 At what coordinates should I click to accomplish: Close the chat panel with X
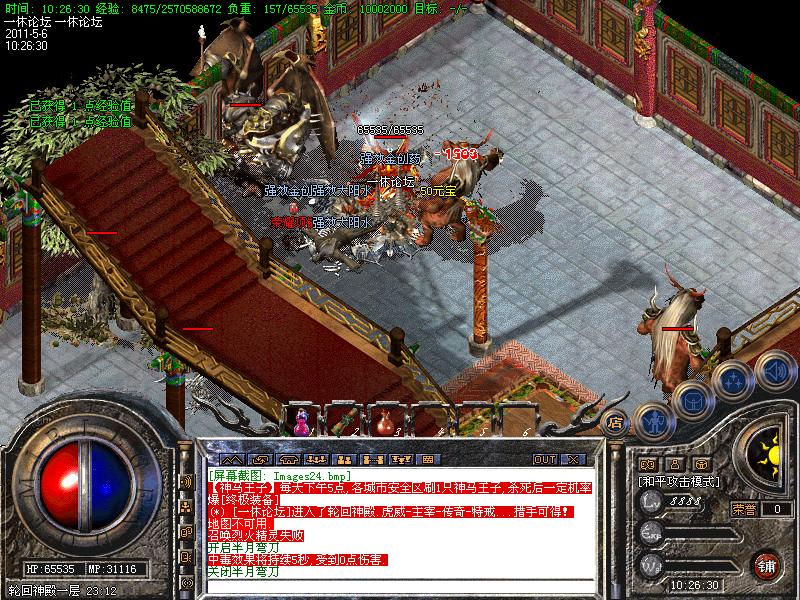point(572,459)
